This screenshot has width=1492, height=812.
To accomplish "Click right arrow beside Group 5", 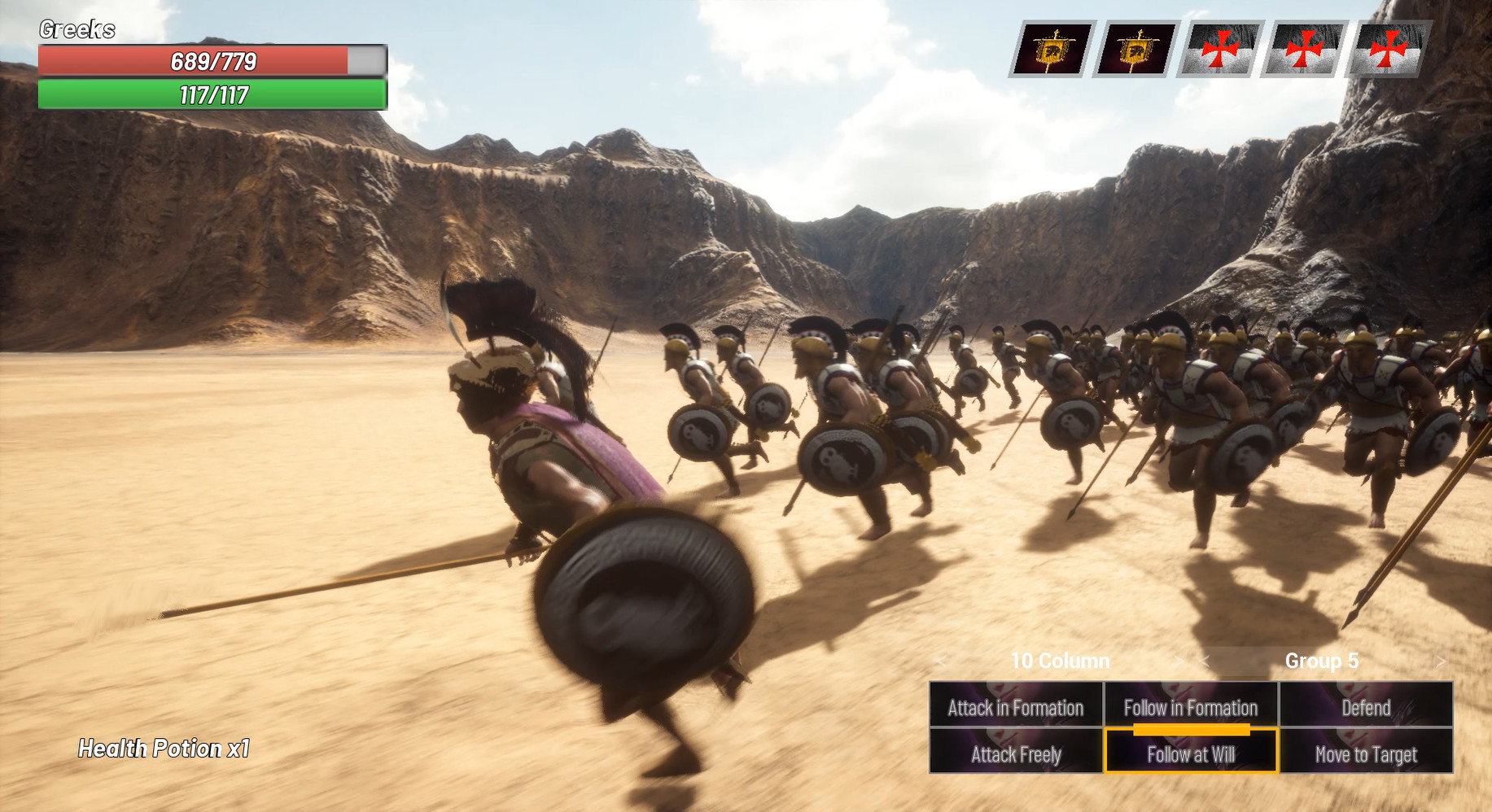I will (1442, 661).
